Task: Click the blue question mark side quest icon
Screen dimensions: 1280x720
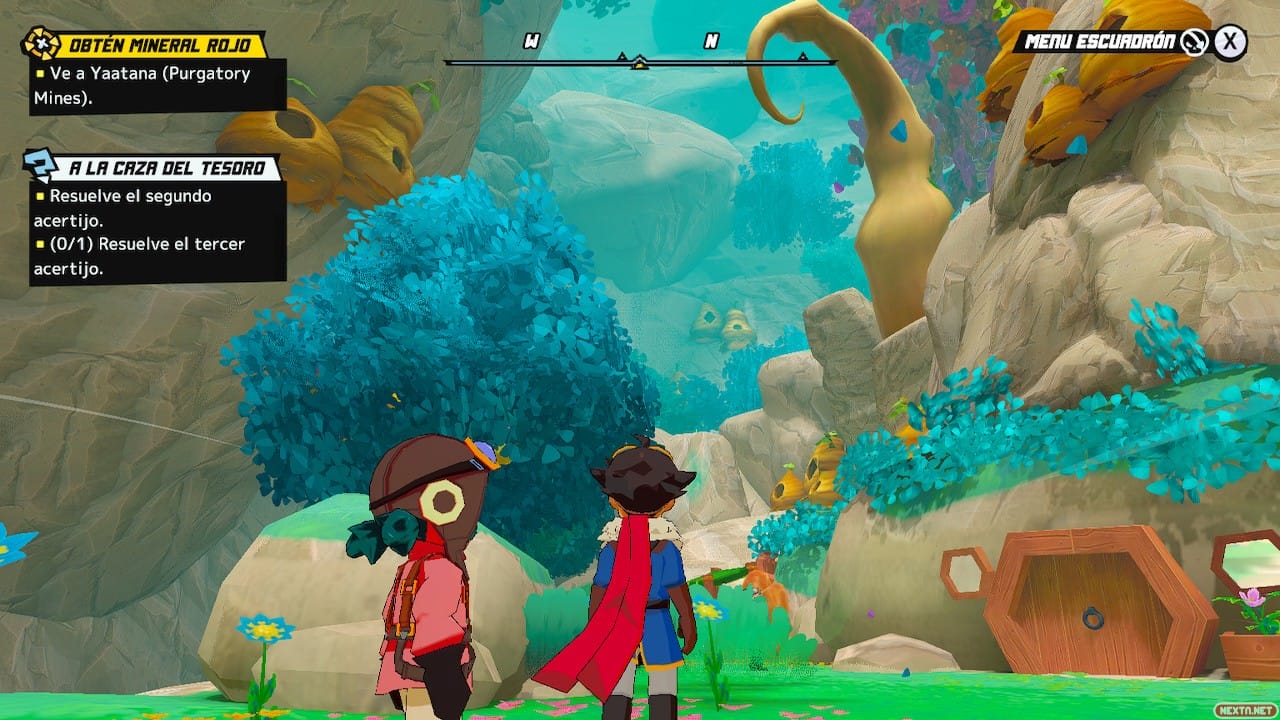Action: (x=42, y=166)
